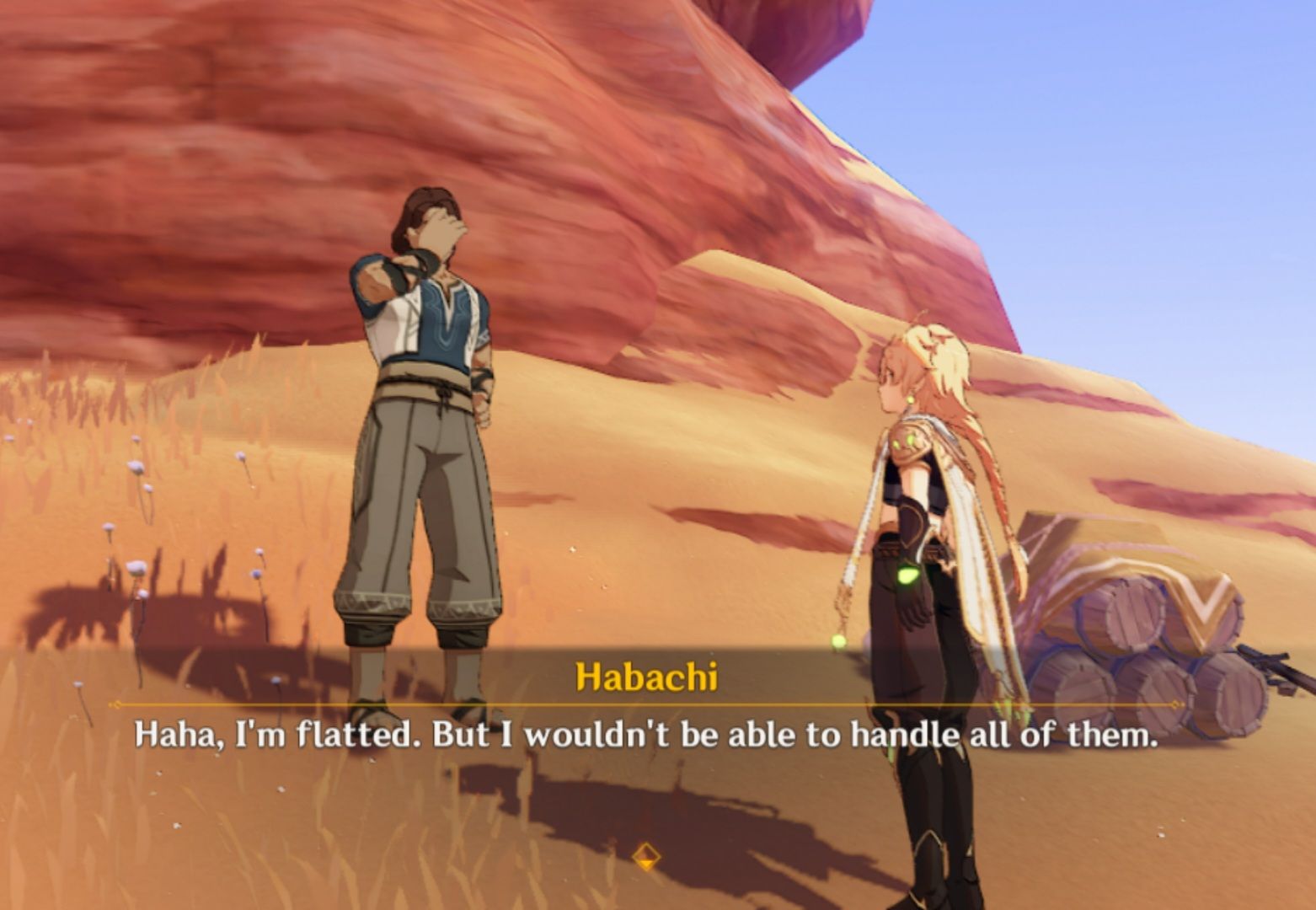Click the flower emblem in Aether's hair
The width and height of the screenshot is (1316, 910).
933,335
